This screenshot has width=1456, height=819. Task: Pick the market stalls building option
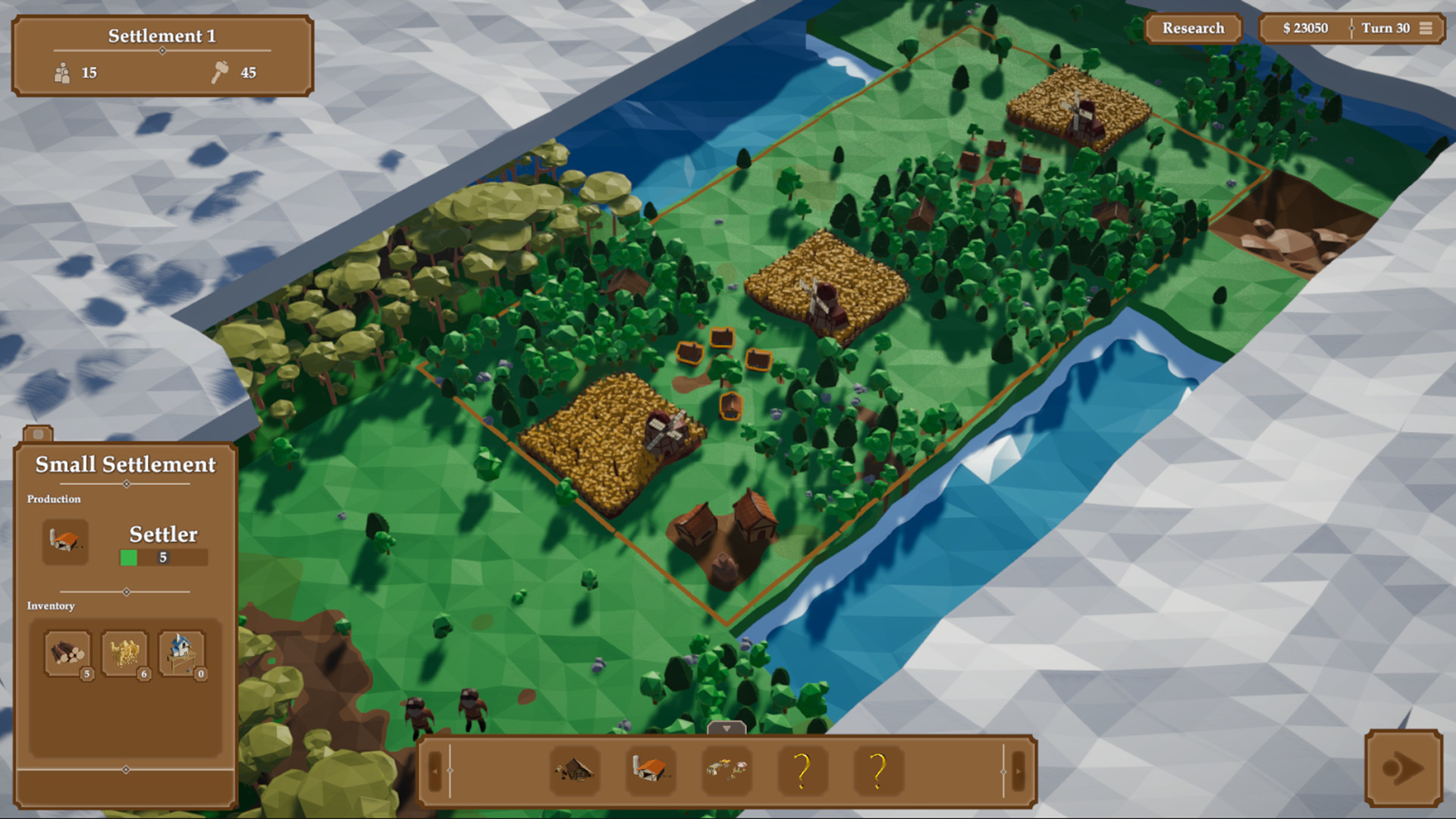726,770
